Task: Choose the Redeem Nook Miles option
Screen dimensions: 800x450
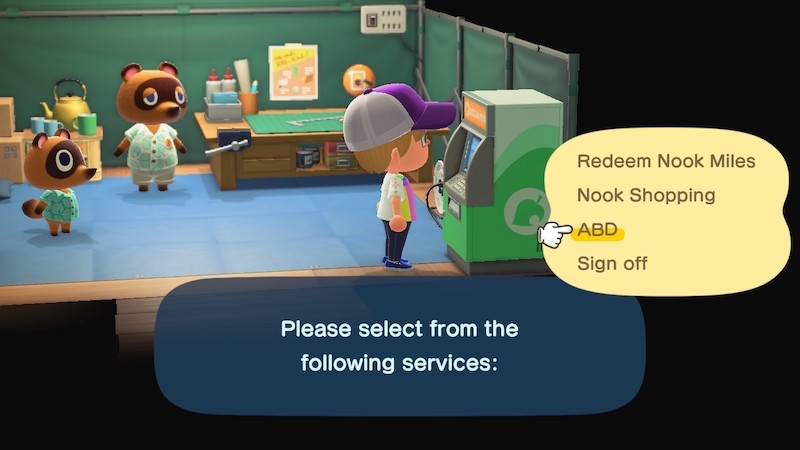Action: click(666, 161)
